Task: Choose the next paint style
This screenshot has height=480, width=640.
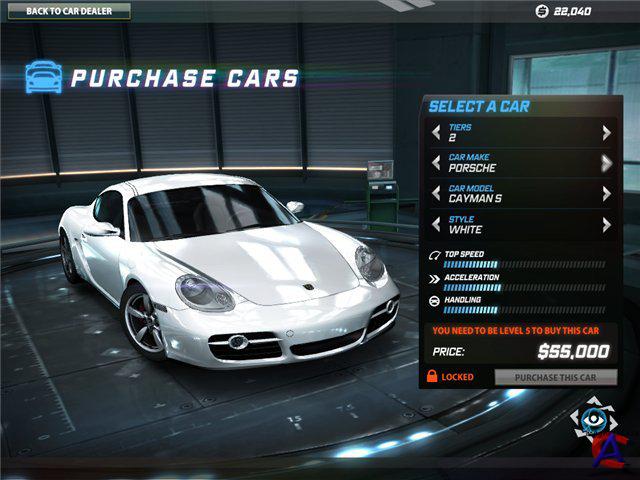Action: [606, 225]
